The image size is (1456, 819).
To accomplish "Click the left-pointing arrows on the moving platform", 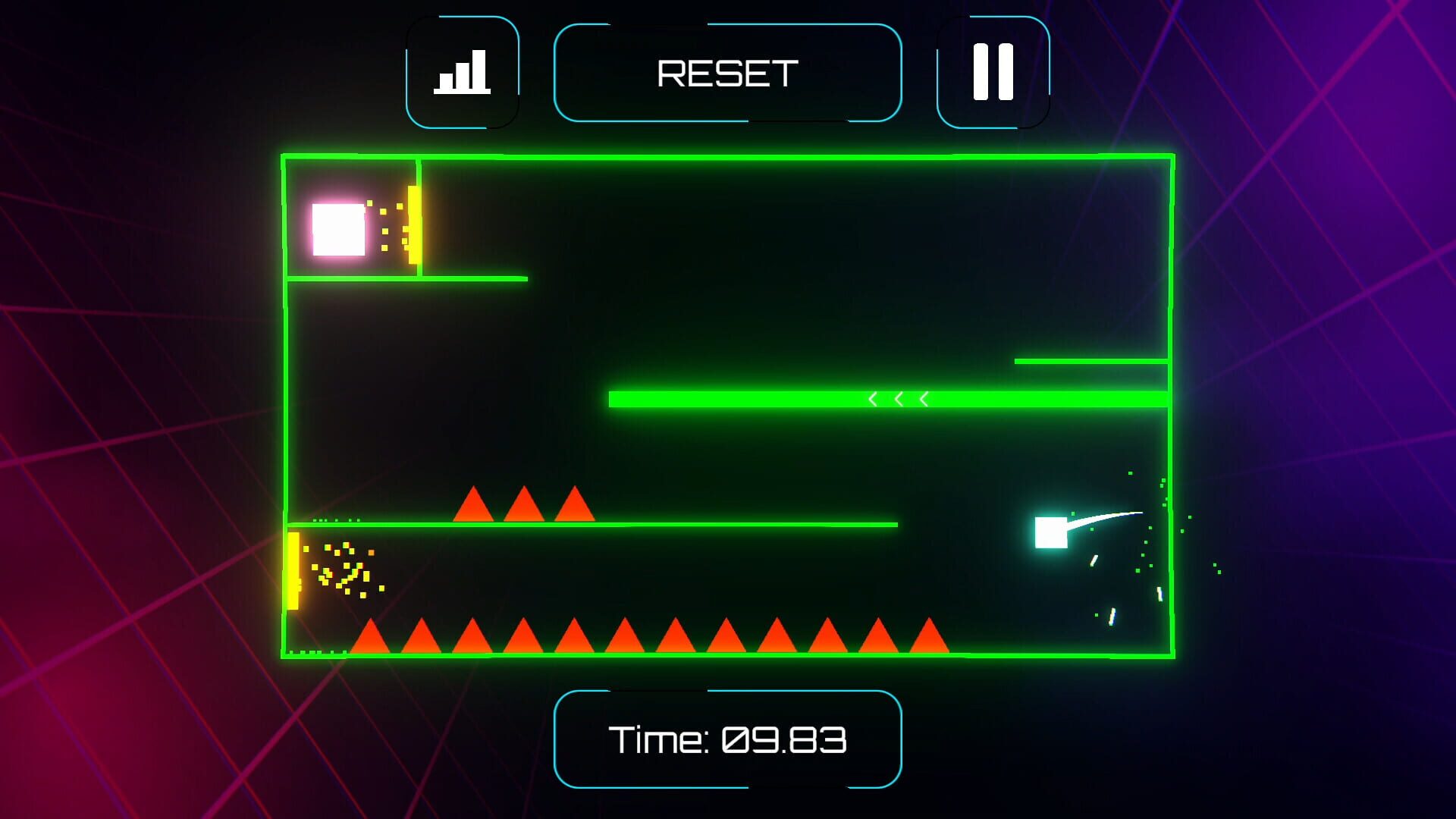I will point(899,397).
